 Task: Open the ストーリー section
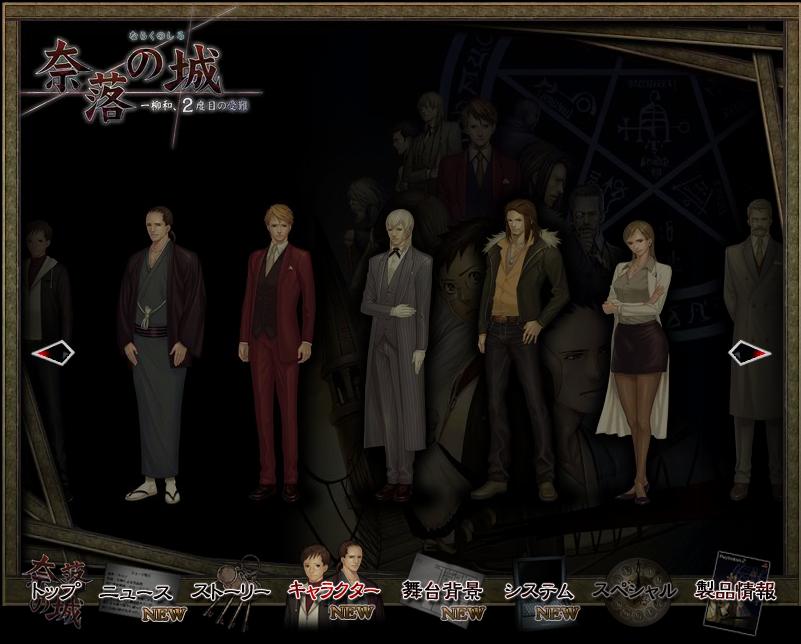231,591
